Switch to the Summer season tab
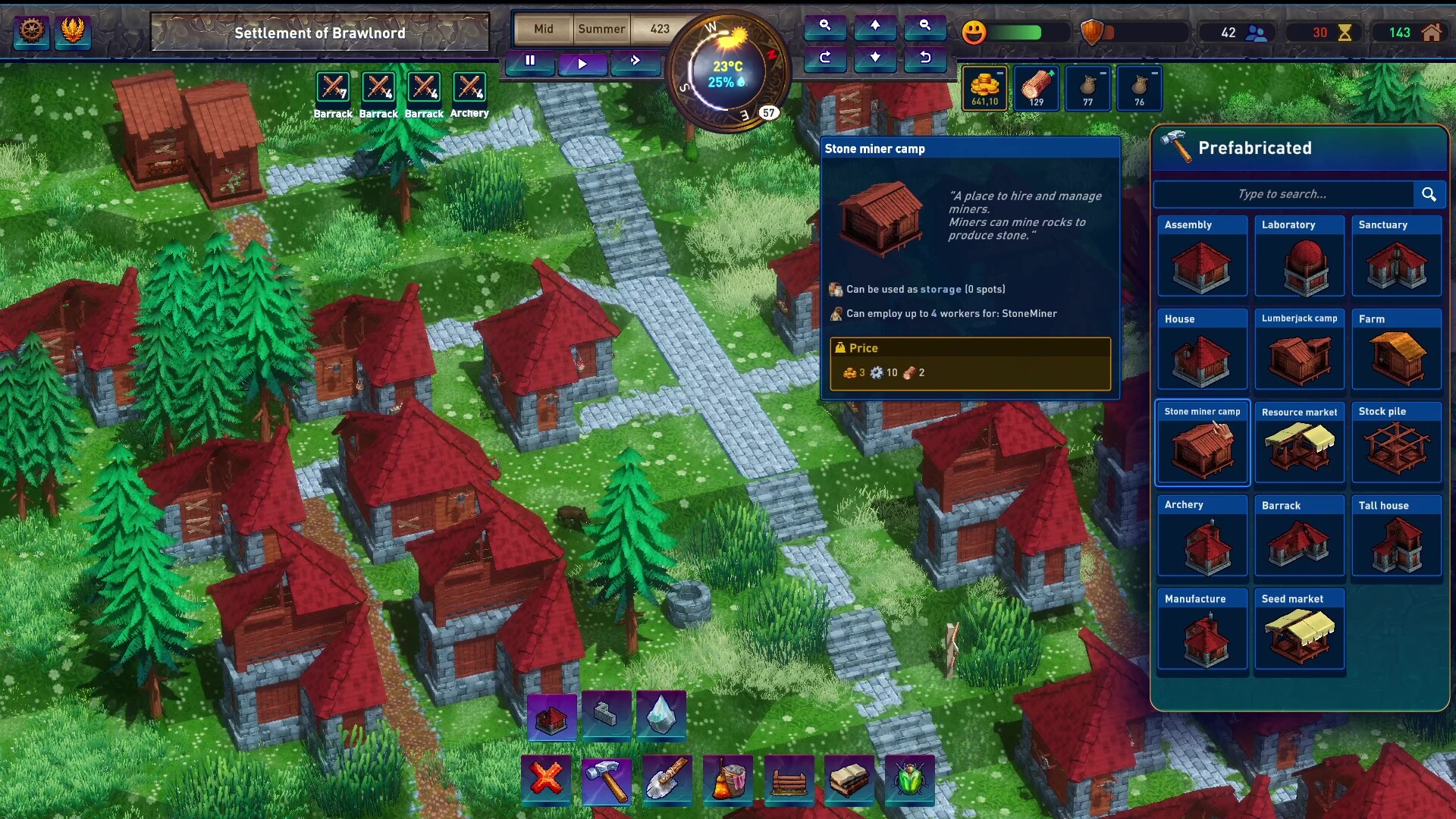This screenshot has width=1456, height=819. coord(601,30)
